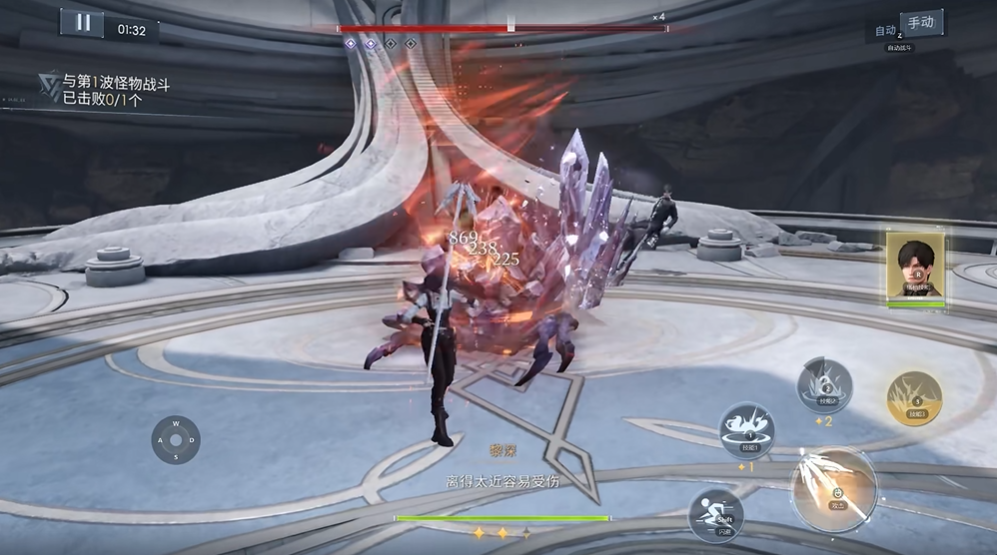Use the 技能2 skill icon
Viewport: 997px width, 555px height.
click(x=824, y=386)
